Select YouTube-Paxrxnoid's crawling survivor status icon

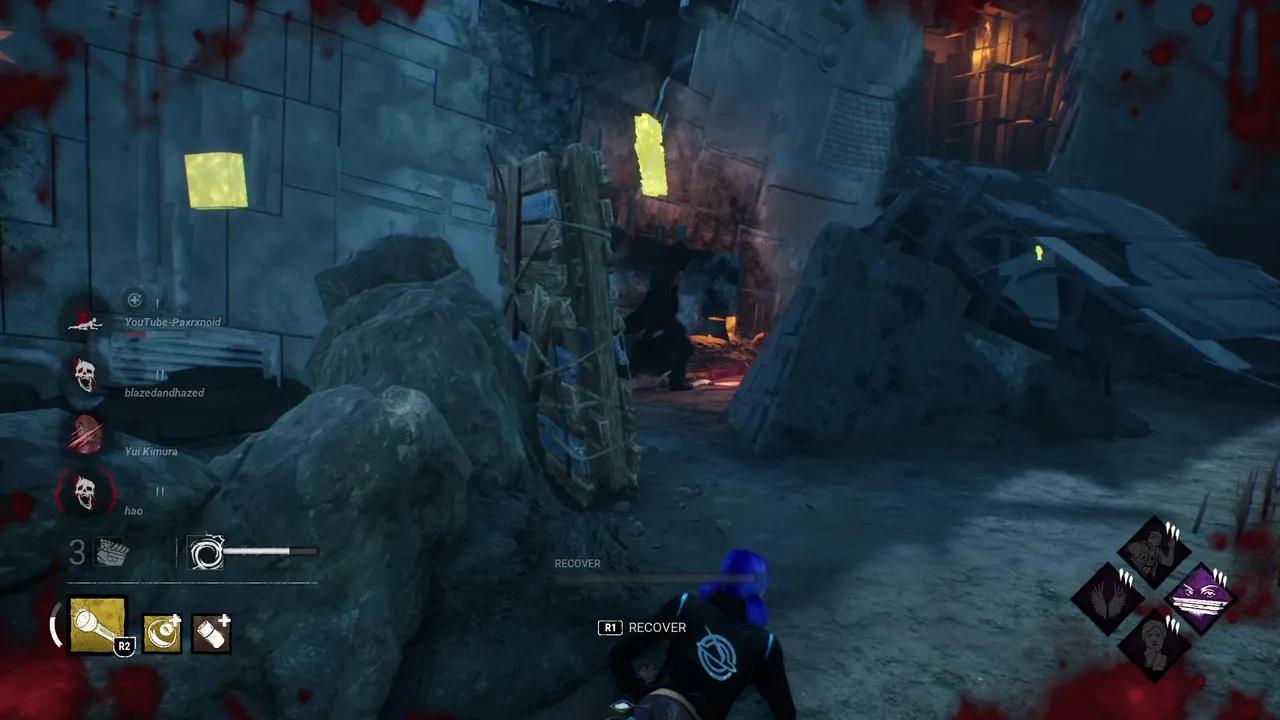(86, 320)
